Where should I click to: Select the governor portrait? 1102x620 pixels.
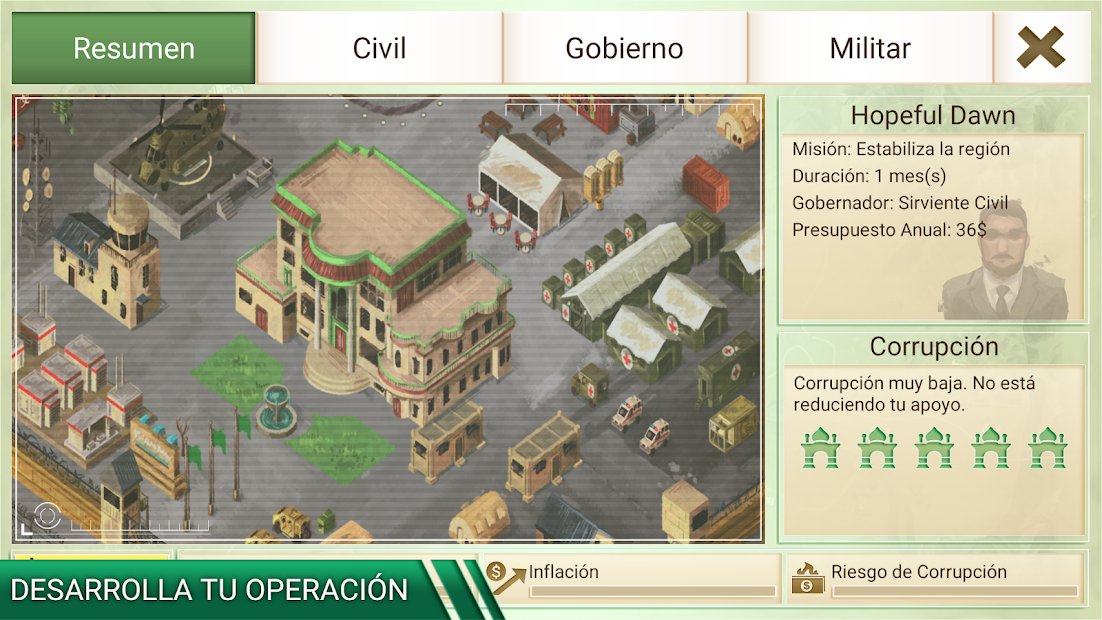coord(1003,262)
